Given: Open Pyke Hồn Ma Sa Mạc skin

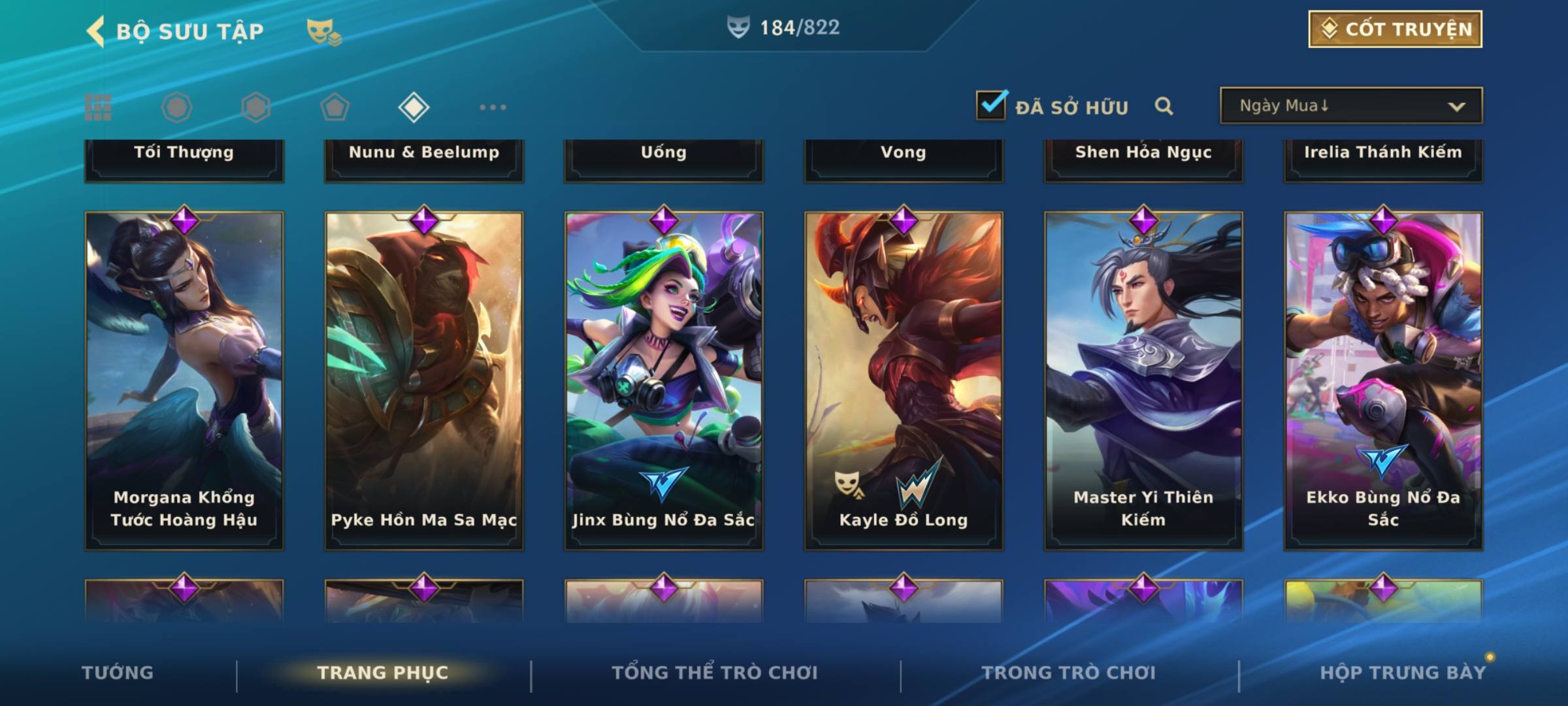Looking at the screenshot, I should (x=424, y=380).
